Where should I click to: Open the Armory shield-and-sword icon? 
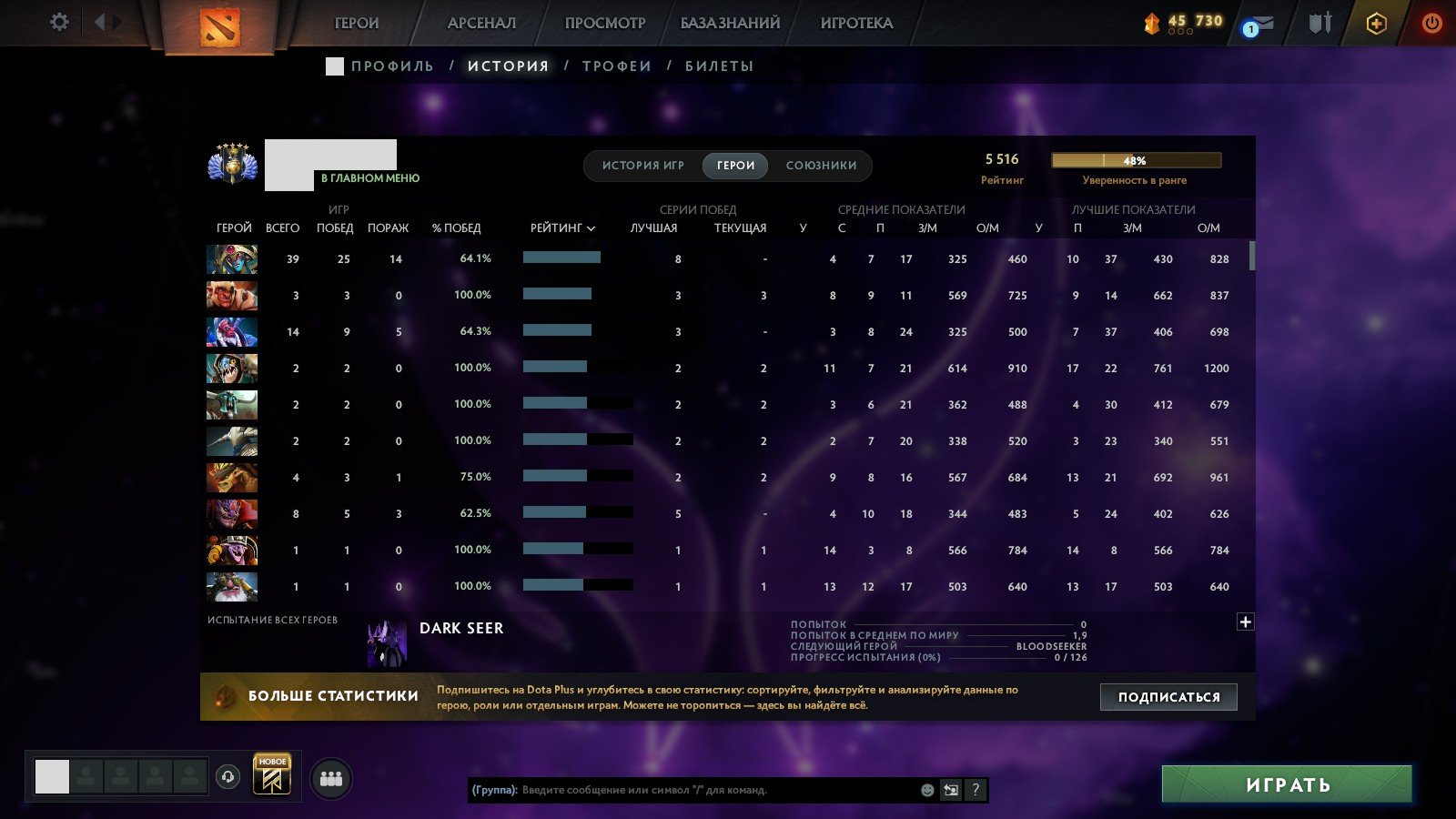tap(1319, 23)
